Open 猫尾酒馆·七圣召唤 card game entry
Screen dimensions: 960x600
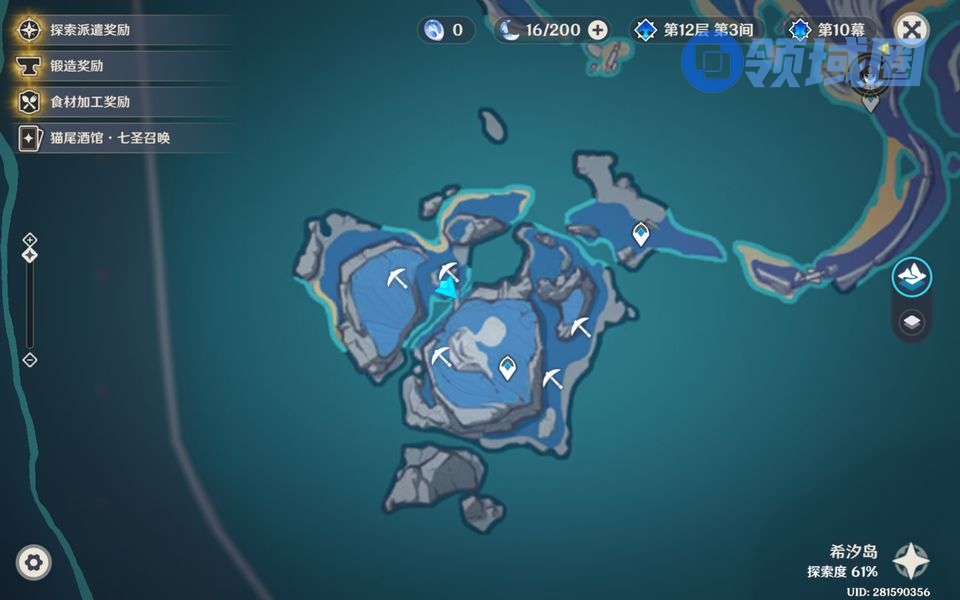[x=110, y=138]
